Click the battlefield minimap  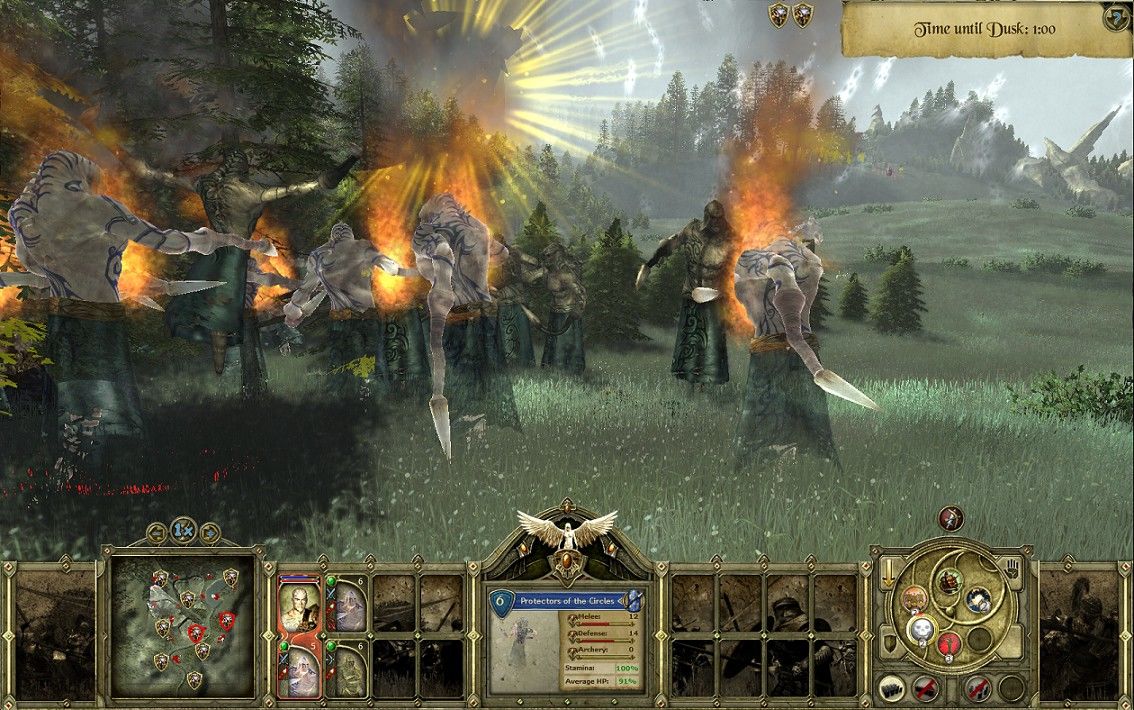(181, 626)
